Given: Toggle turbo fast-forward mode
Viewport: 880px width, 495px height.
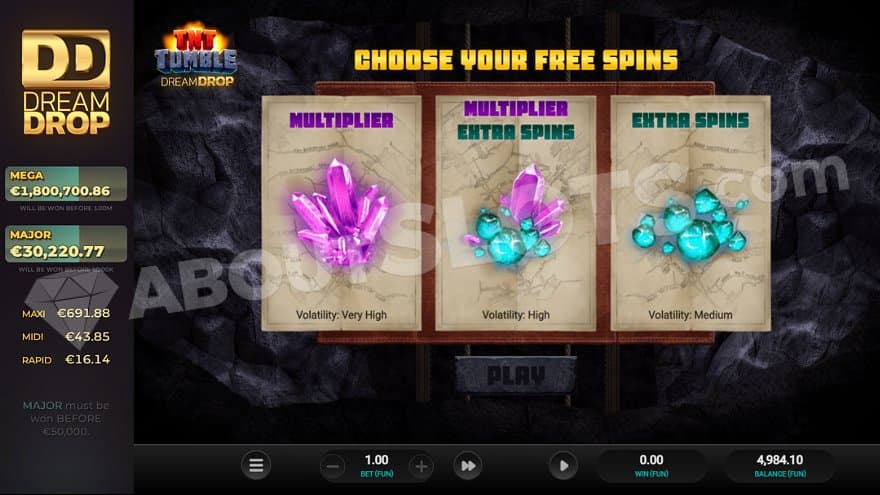Looking at the screenshot, I should [467, 465].
